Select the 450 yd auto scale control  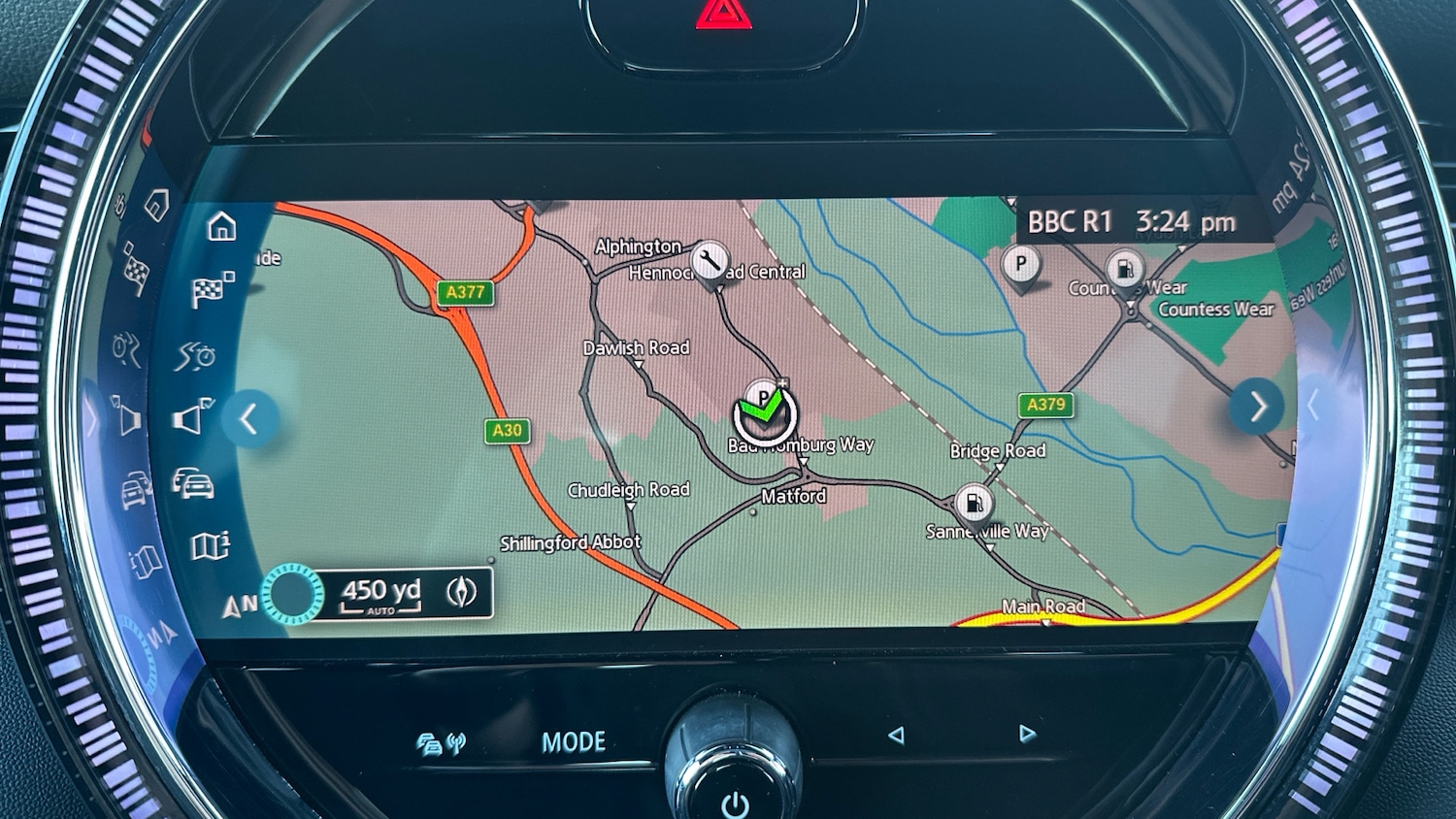click(381, 593)
